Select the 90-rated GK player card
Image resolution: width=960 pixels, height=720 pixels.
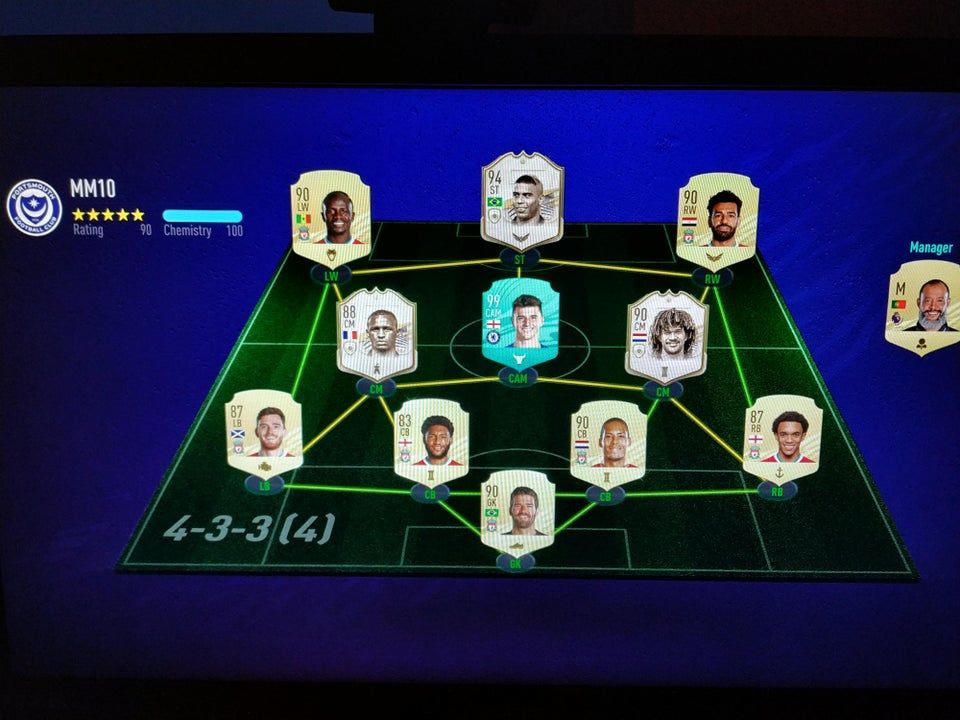click(x=517, y=510)
